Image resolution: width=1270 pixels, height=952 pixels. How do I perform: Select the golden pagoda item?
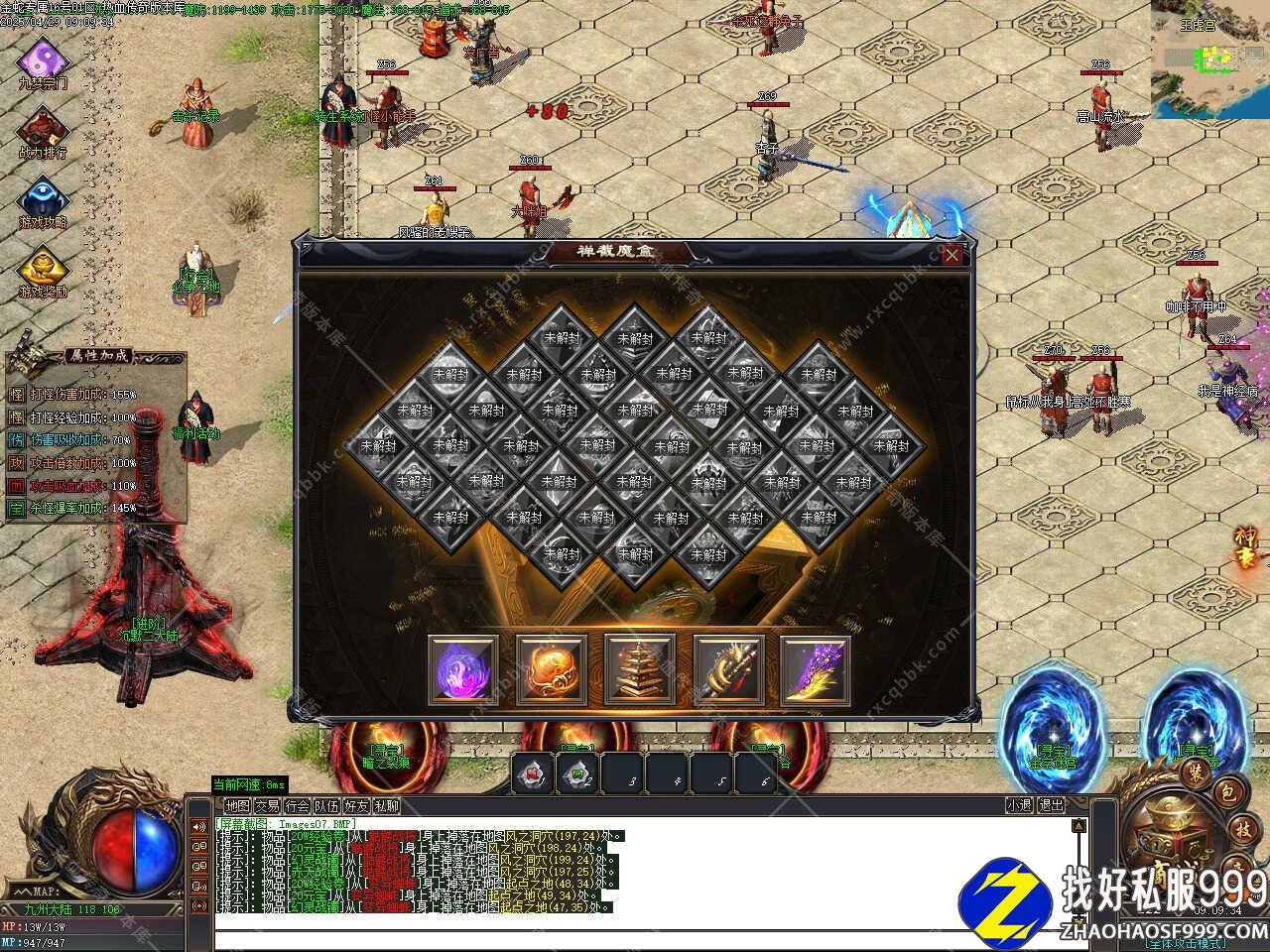pyautogui.click(x=639, y=669)
